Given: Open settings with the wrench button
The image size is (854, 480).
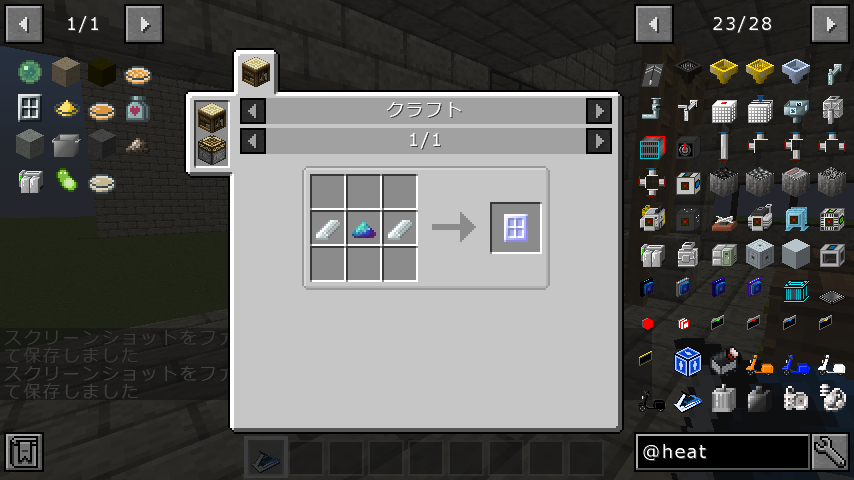Looking at the screenshot, I should point(830,452).
